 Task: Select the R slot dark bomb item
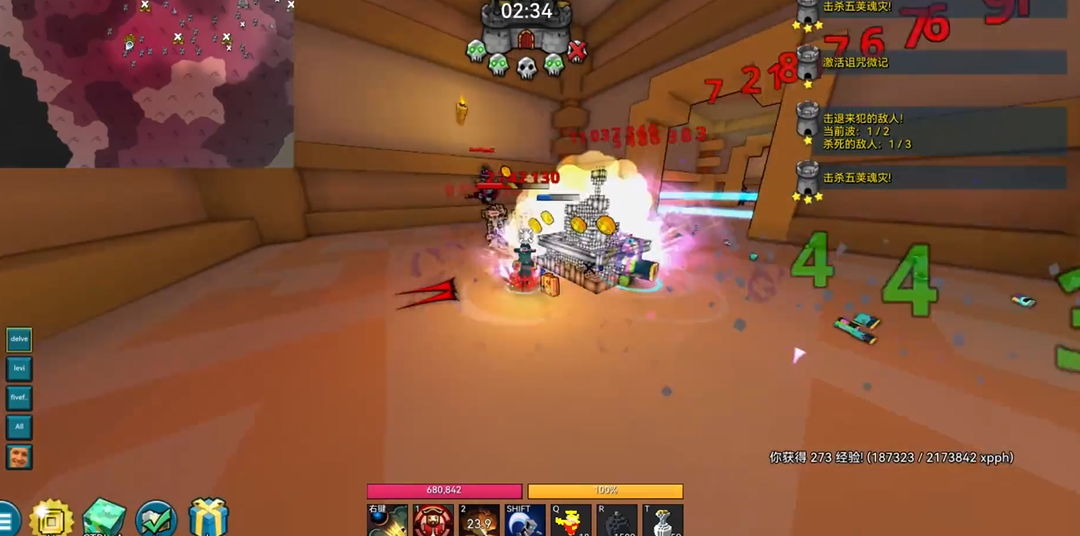(617, 520)
